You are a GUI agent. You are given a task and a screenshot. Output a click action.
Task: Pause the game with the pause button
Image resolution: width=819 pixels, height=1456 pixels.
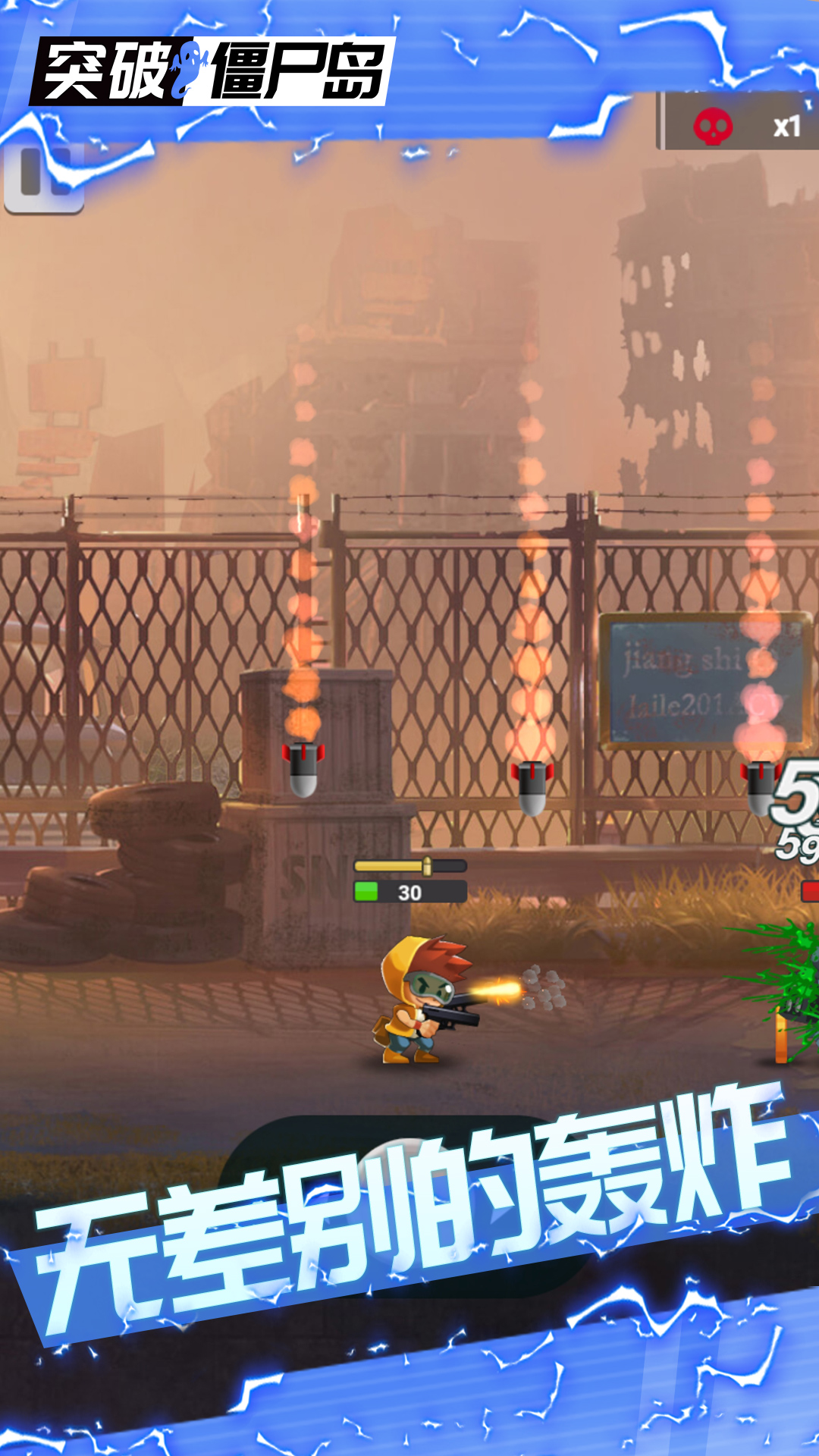tap(43, 176)
